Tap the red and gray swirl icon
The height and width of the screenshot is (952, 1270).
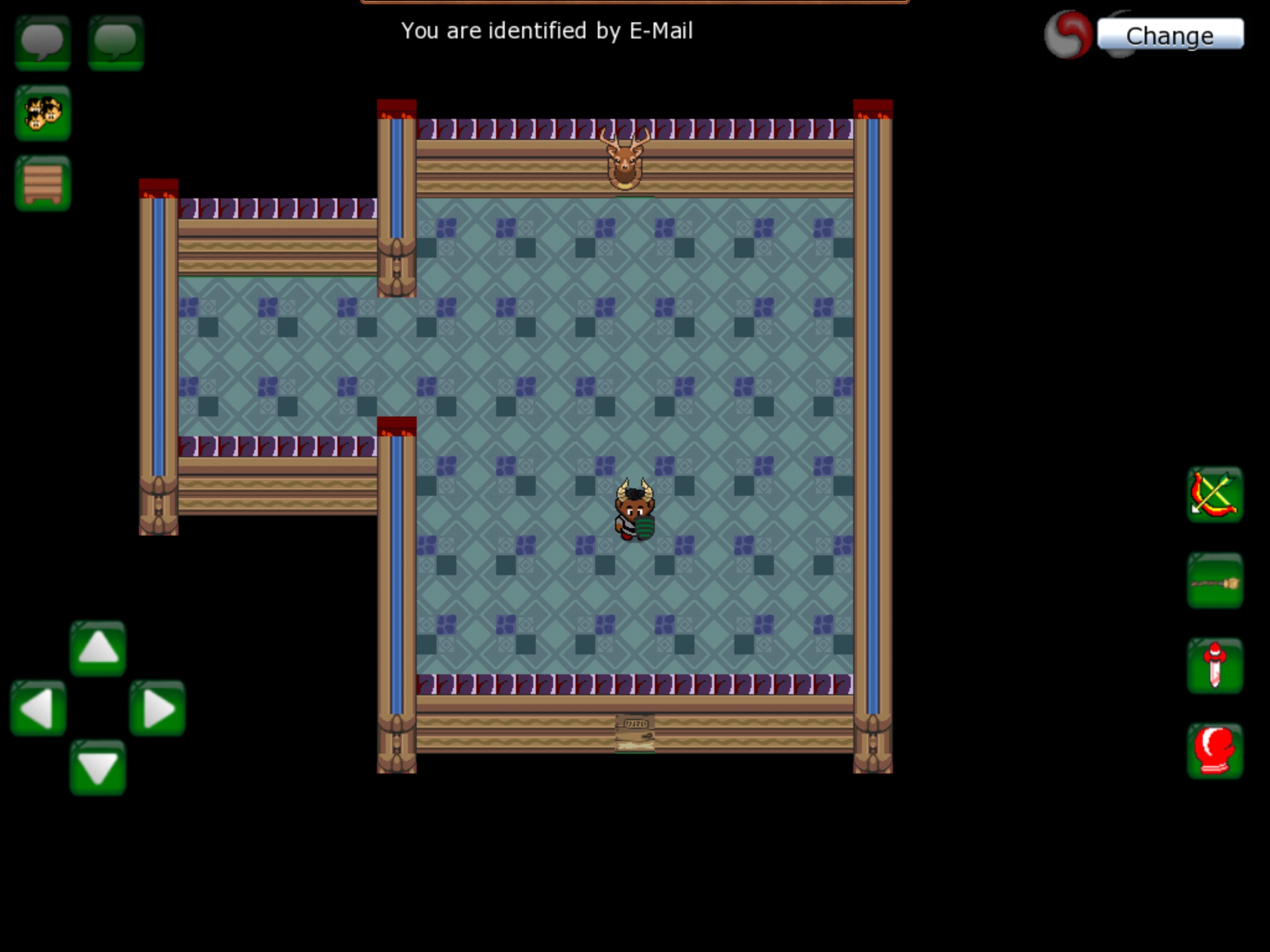pyautogui.click(x=1068, y=35)
